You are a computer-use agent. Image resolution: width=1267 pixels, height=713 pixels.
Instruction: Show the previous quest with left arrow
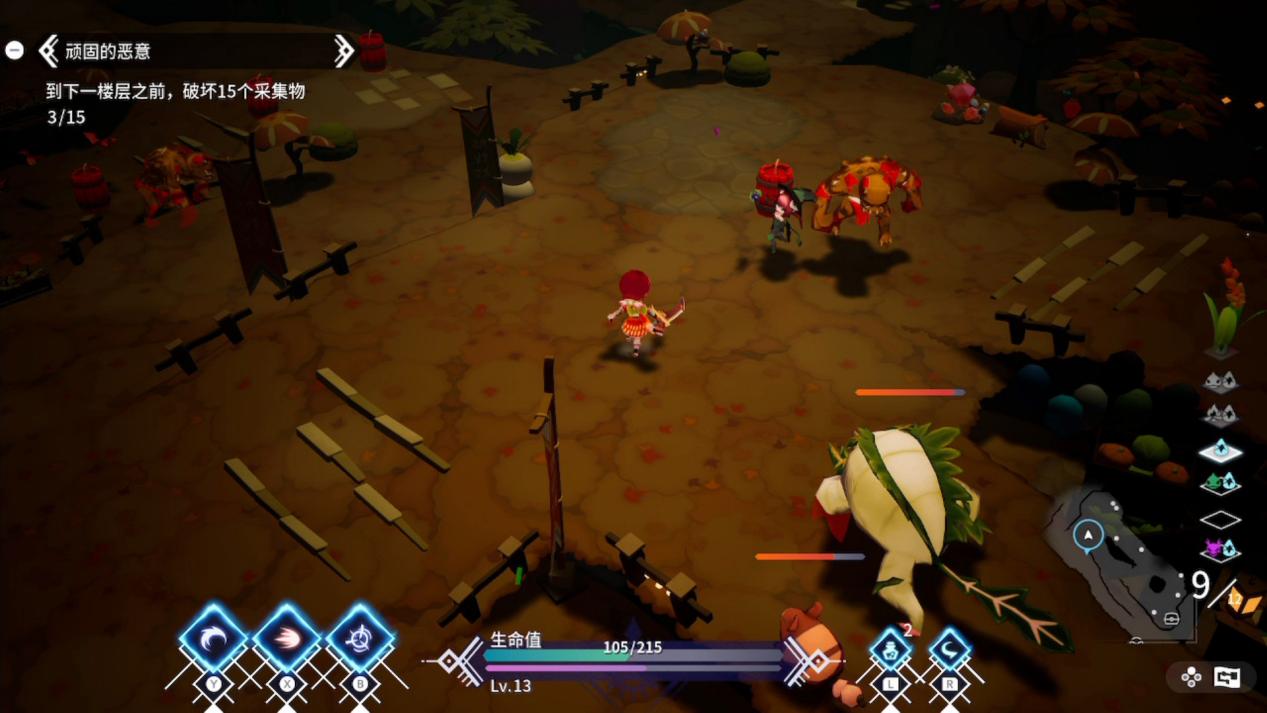pyautogui.click(x=48, y=50)
